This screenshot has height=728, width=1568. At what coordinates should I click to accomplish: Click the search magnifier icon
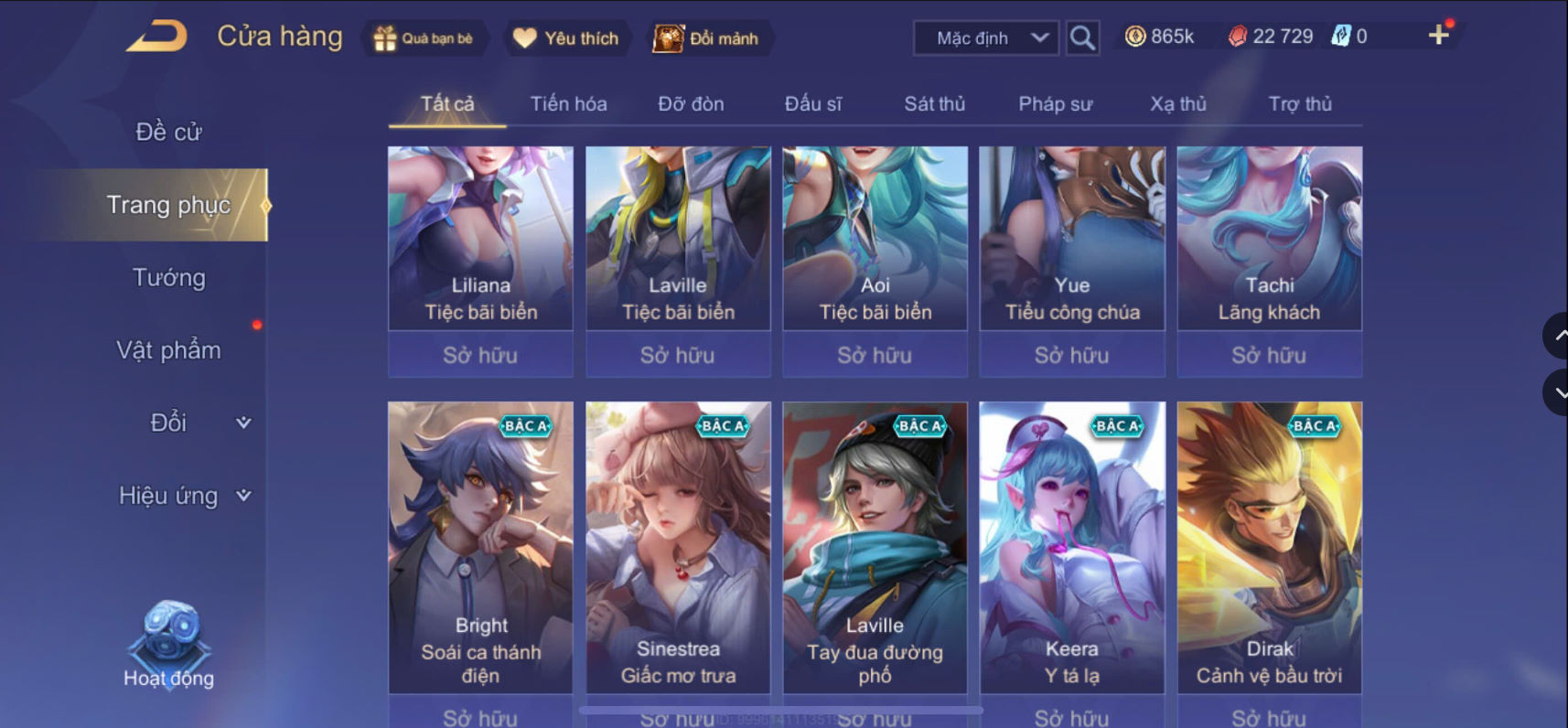click(1082, 38)
